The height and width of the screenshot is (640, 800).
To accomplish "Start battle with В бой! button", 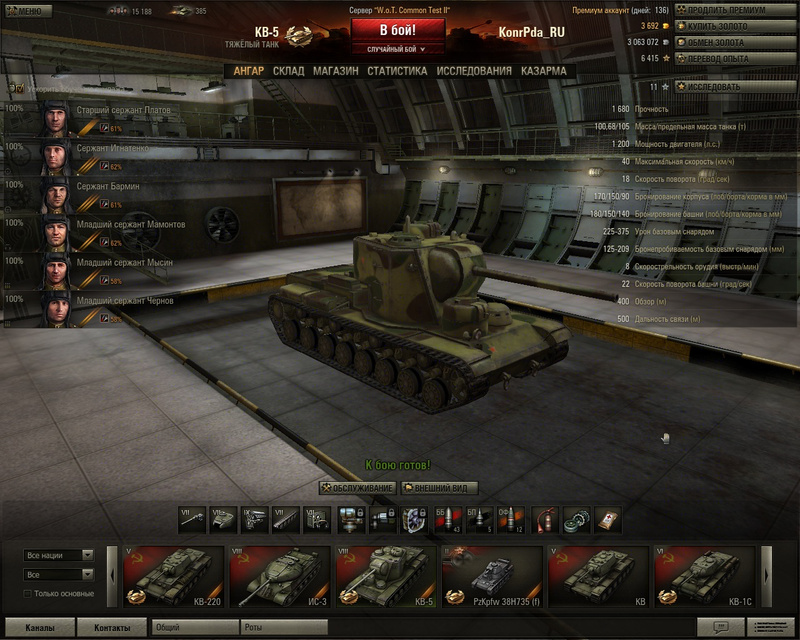I will [x=397, y=29].
